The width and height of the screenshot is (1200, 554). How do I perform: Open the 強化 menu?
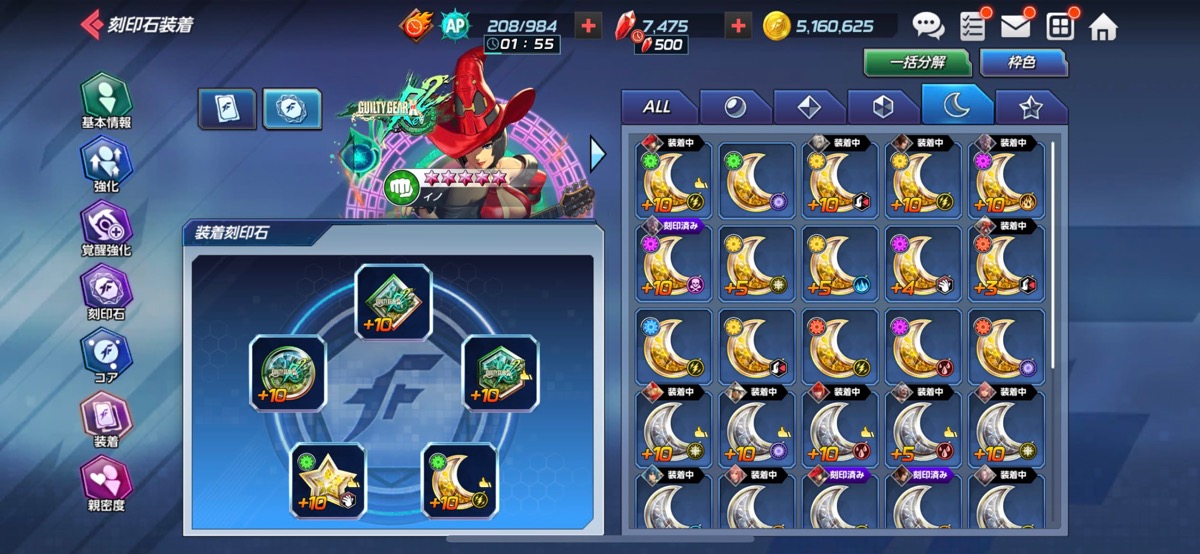[106, 165]
